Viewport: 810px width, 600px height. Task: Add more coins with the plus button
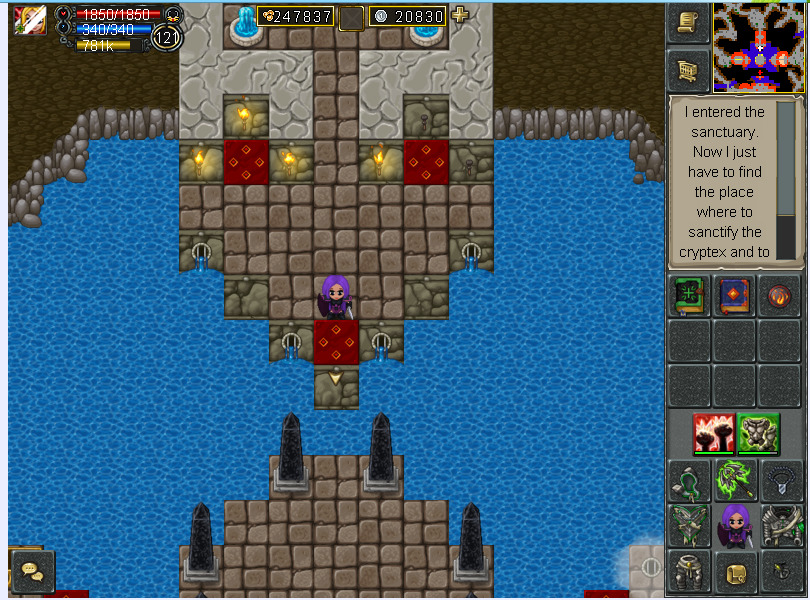pos(460,15)
